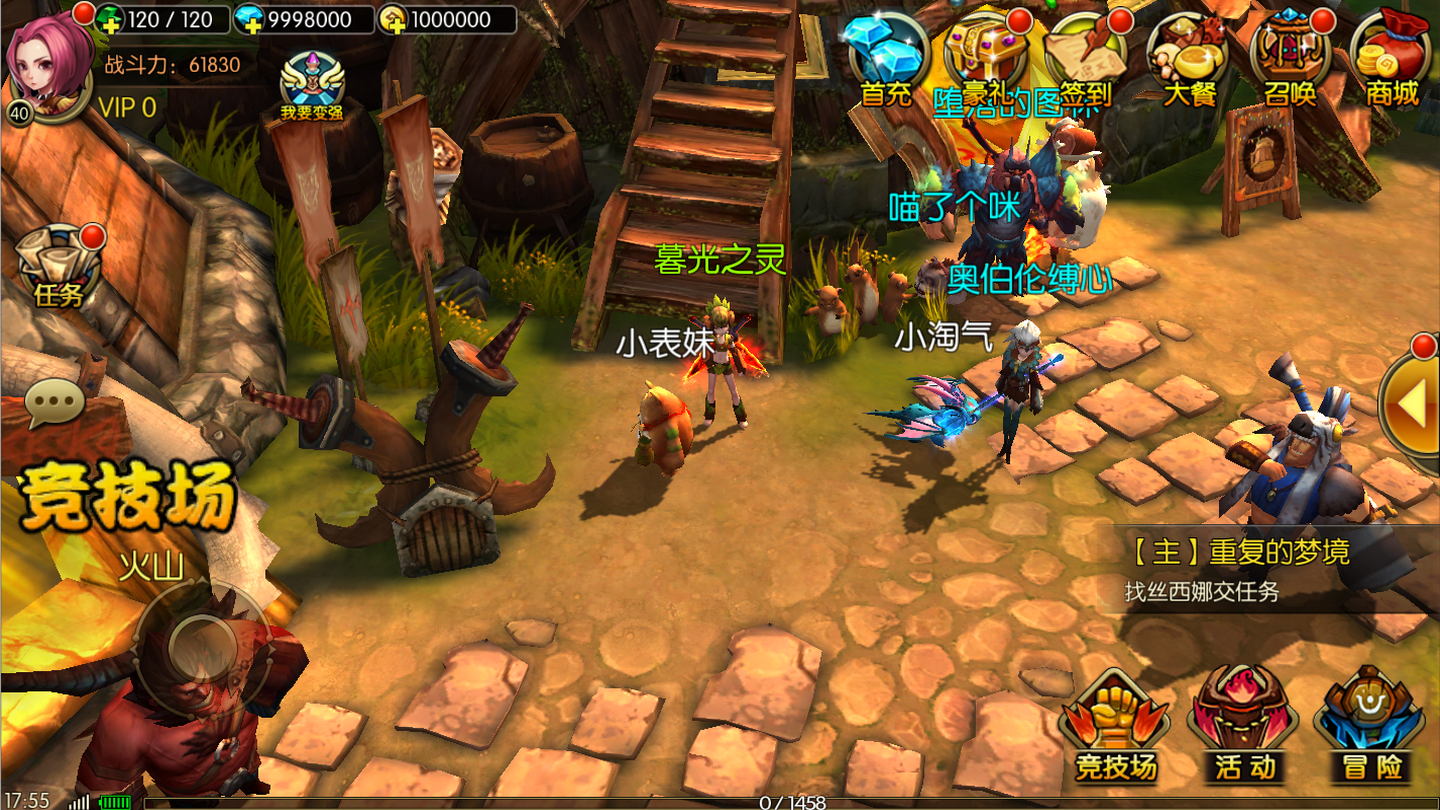Buy more blue diamonds

(x=249, y=20)
